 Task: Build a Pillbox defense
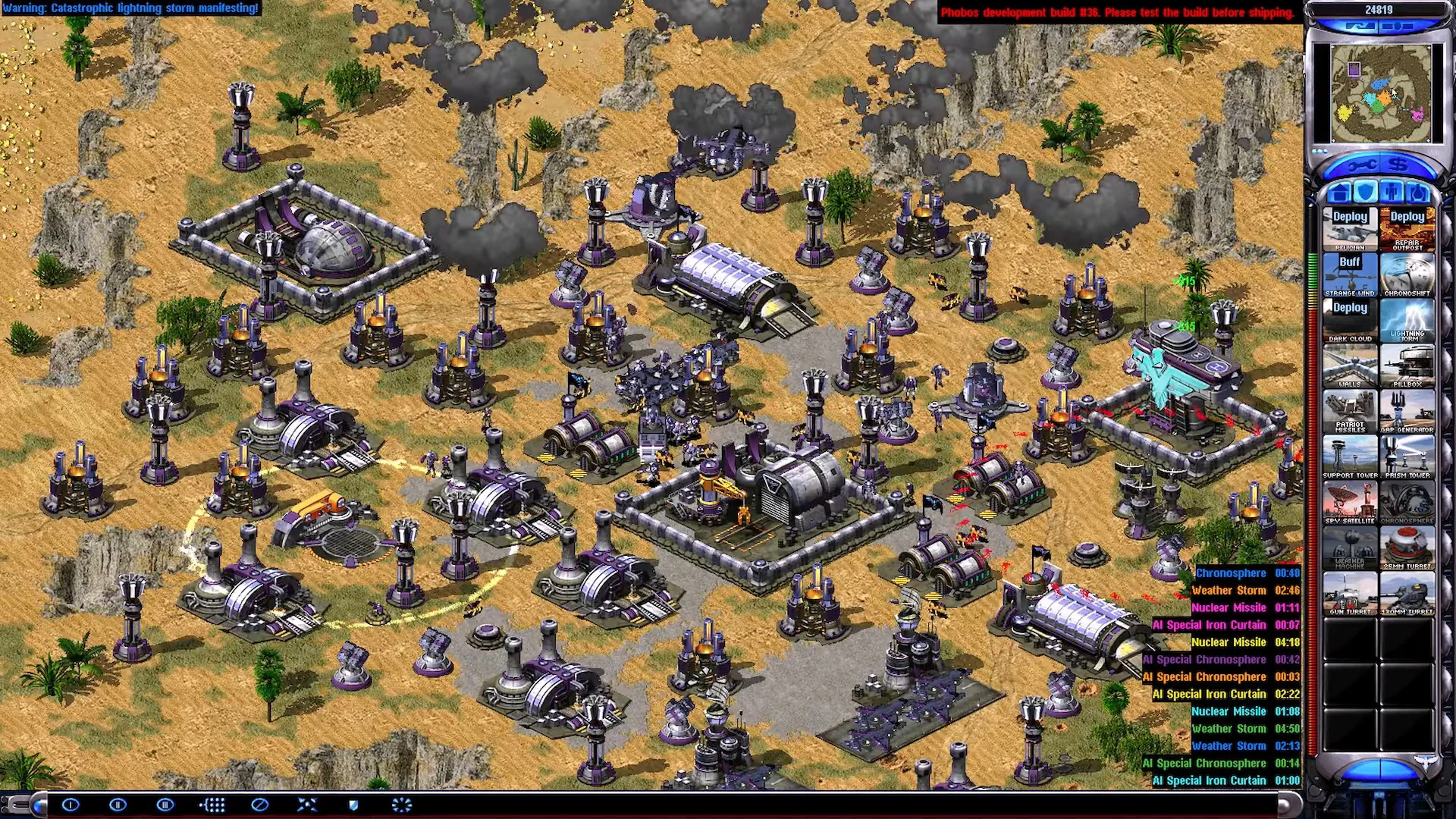click(1407, 365)
